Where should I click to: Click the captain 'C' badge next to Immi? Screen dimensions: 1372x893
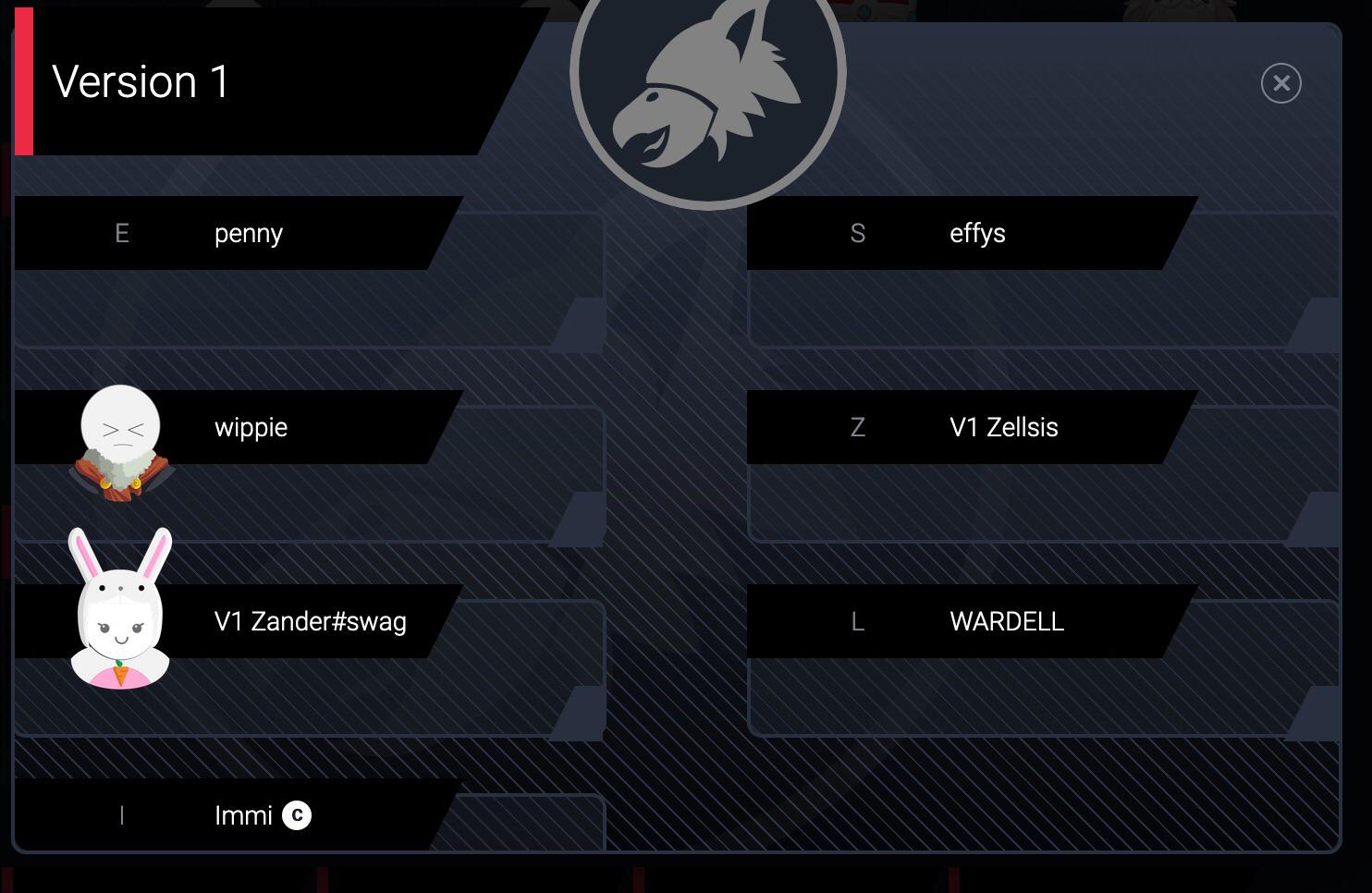click(x=296, y=815)
